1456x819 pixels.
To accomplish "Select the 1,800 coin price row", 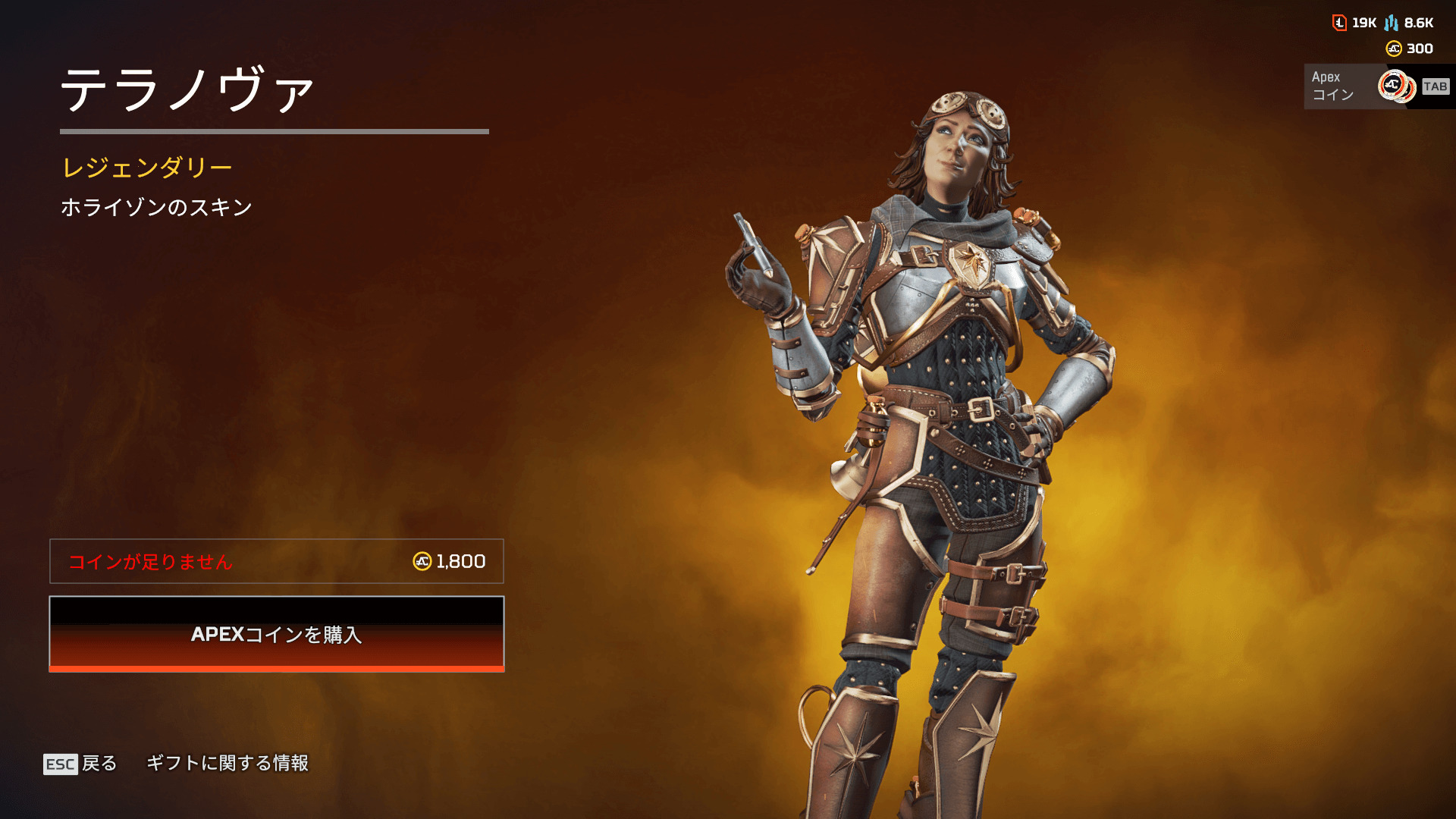I will point(277,561).
